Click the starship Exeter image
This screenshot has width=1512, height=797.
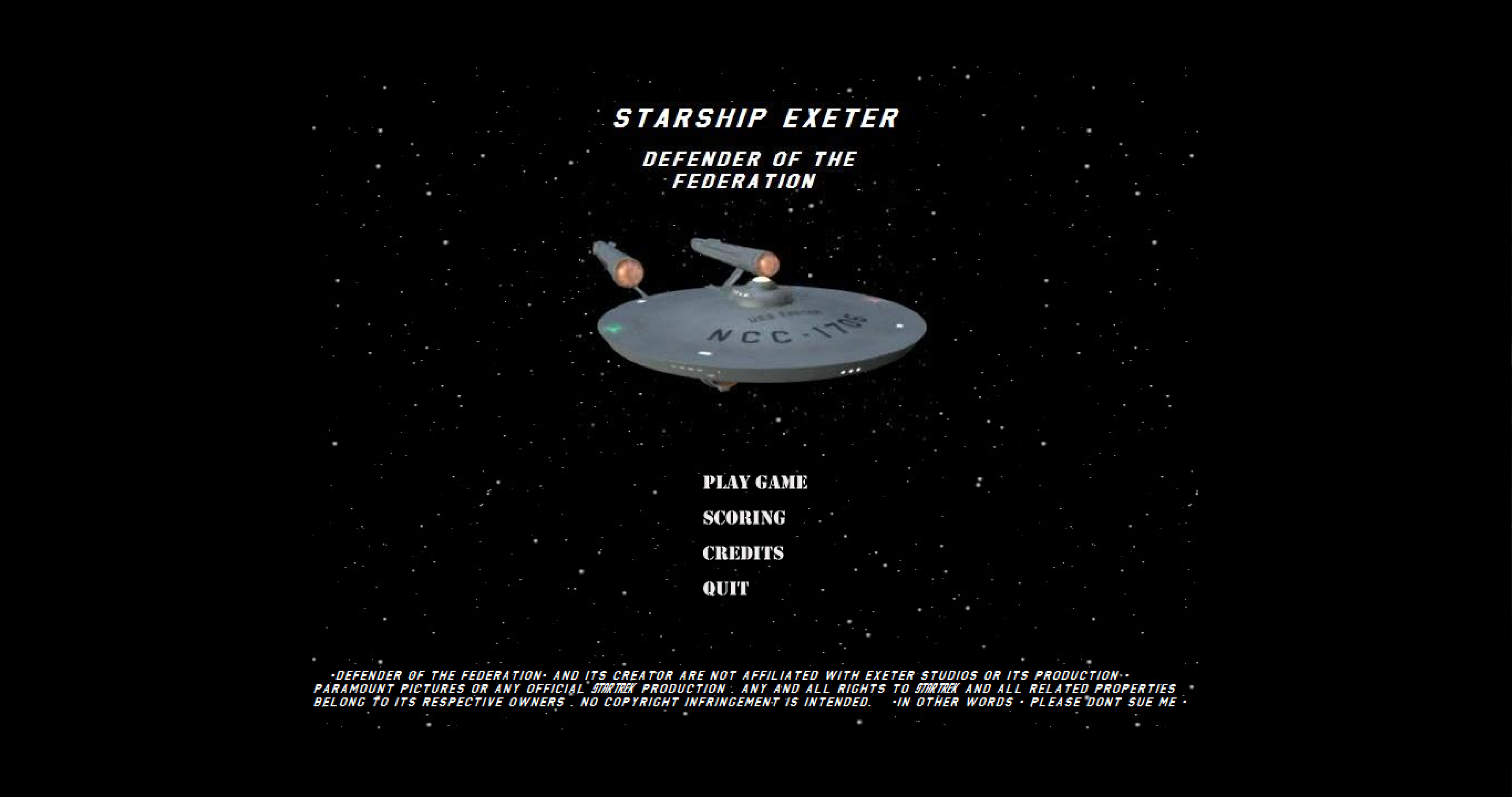(x=757, y=329)
